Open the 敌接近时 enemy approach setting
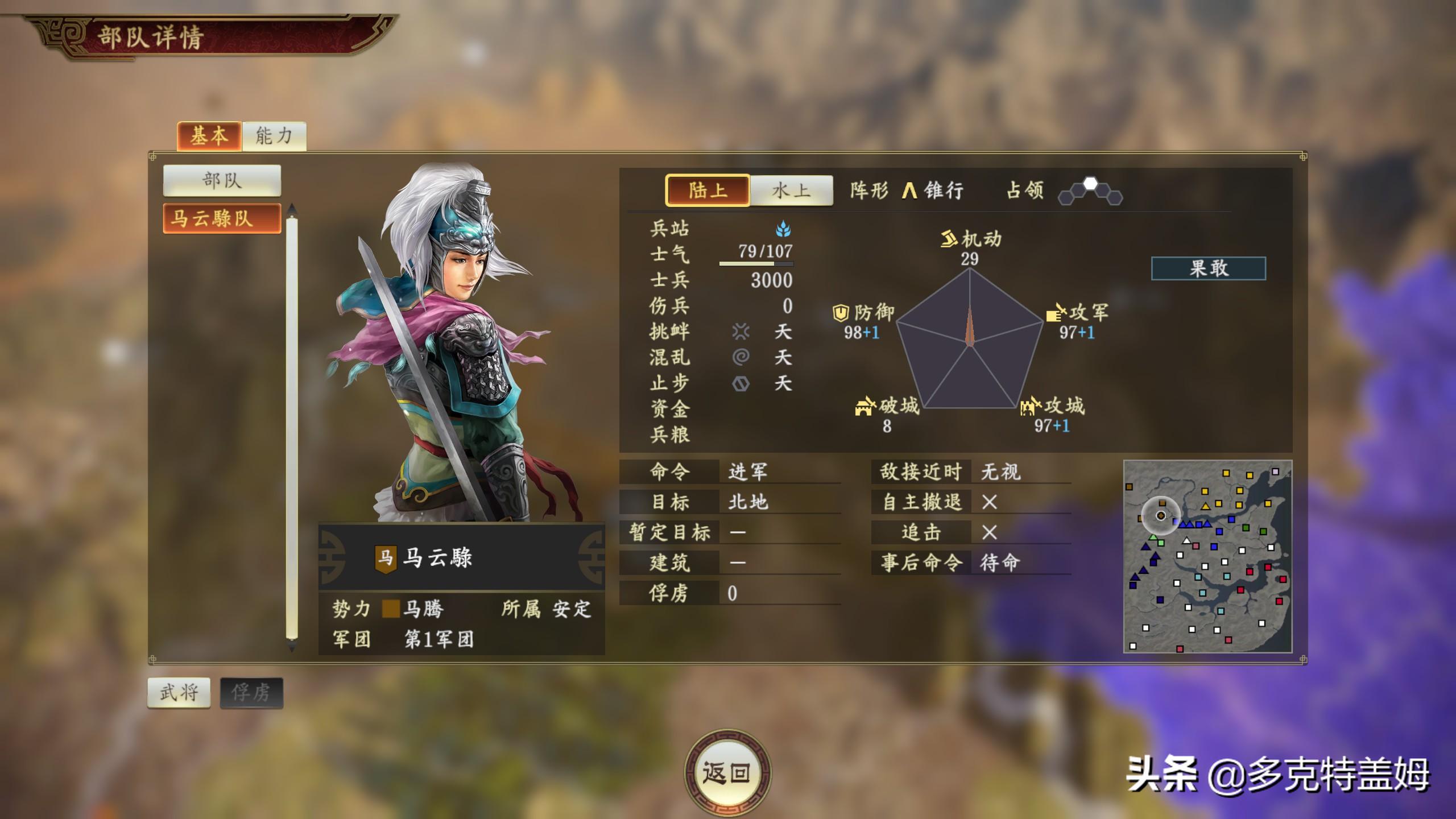 pyautogui.click(x=1003, y=472)
